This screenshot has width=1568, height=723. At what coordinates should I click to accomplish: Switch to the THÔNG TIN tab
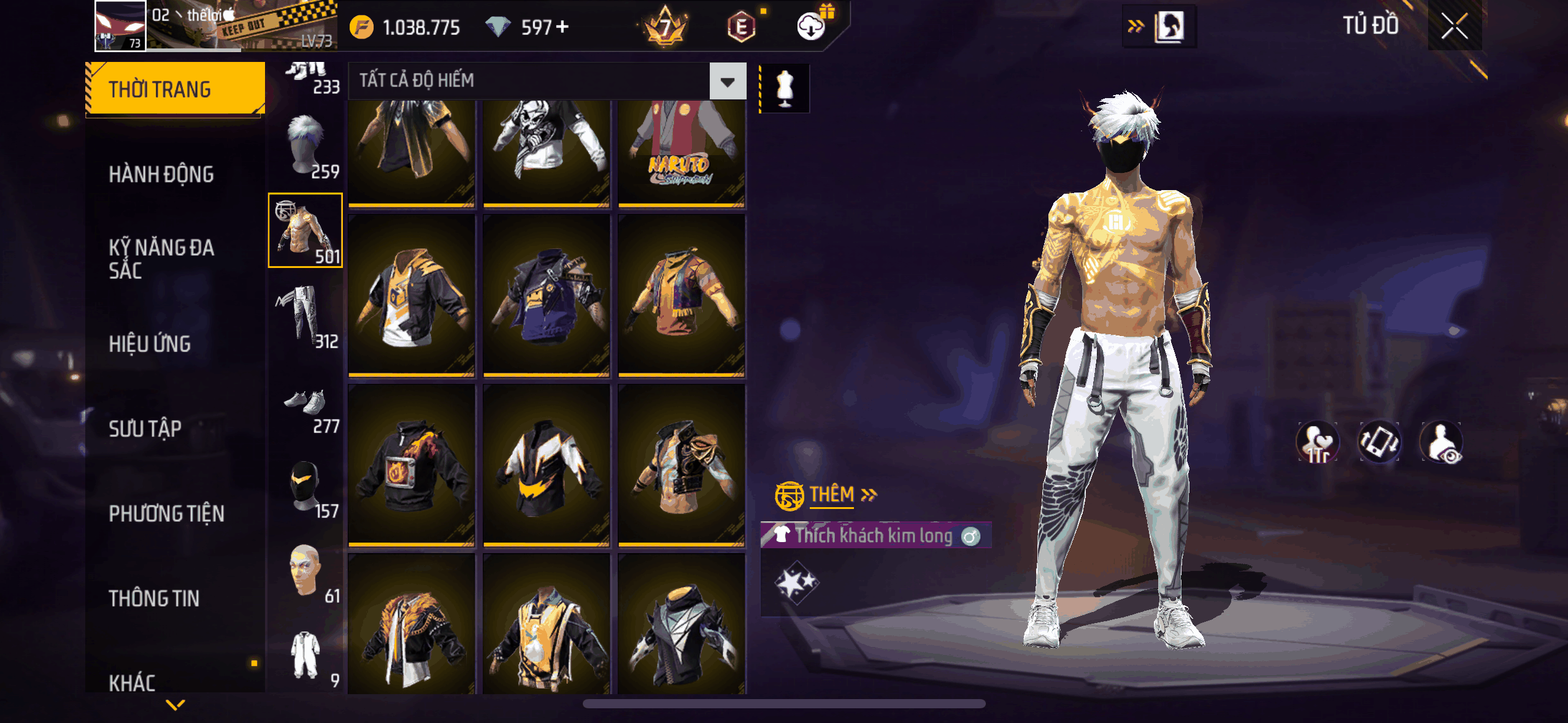[154, 598]
